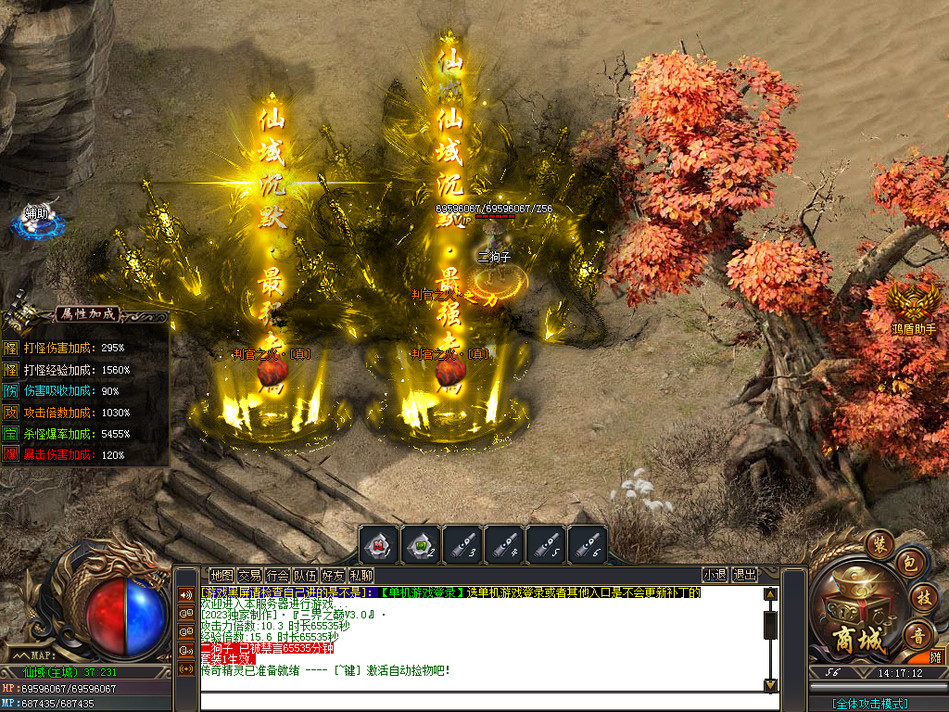This screenshot has height=712, width=949.
Task: Open the 行会 guild panel
Action: pos(277,575)
